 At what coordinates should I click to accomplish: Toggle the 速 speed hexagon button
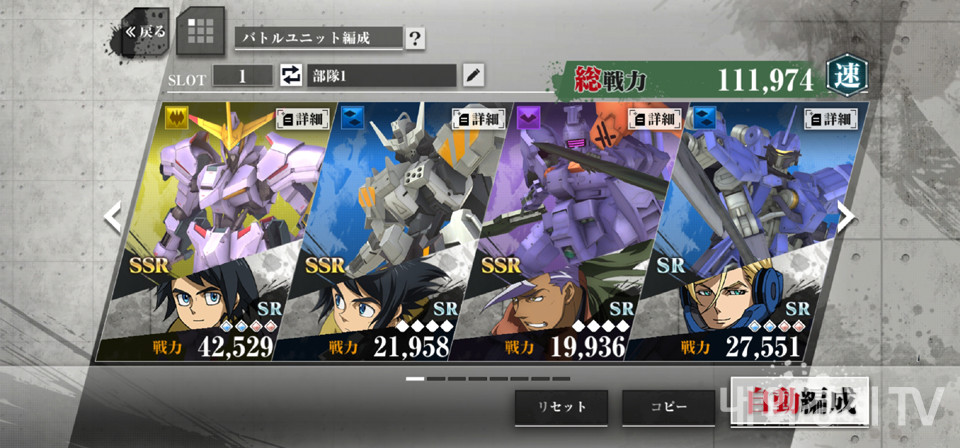click(846, 75)
